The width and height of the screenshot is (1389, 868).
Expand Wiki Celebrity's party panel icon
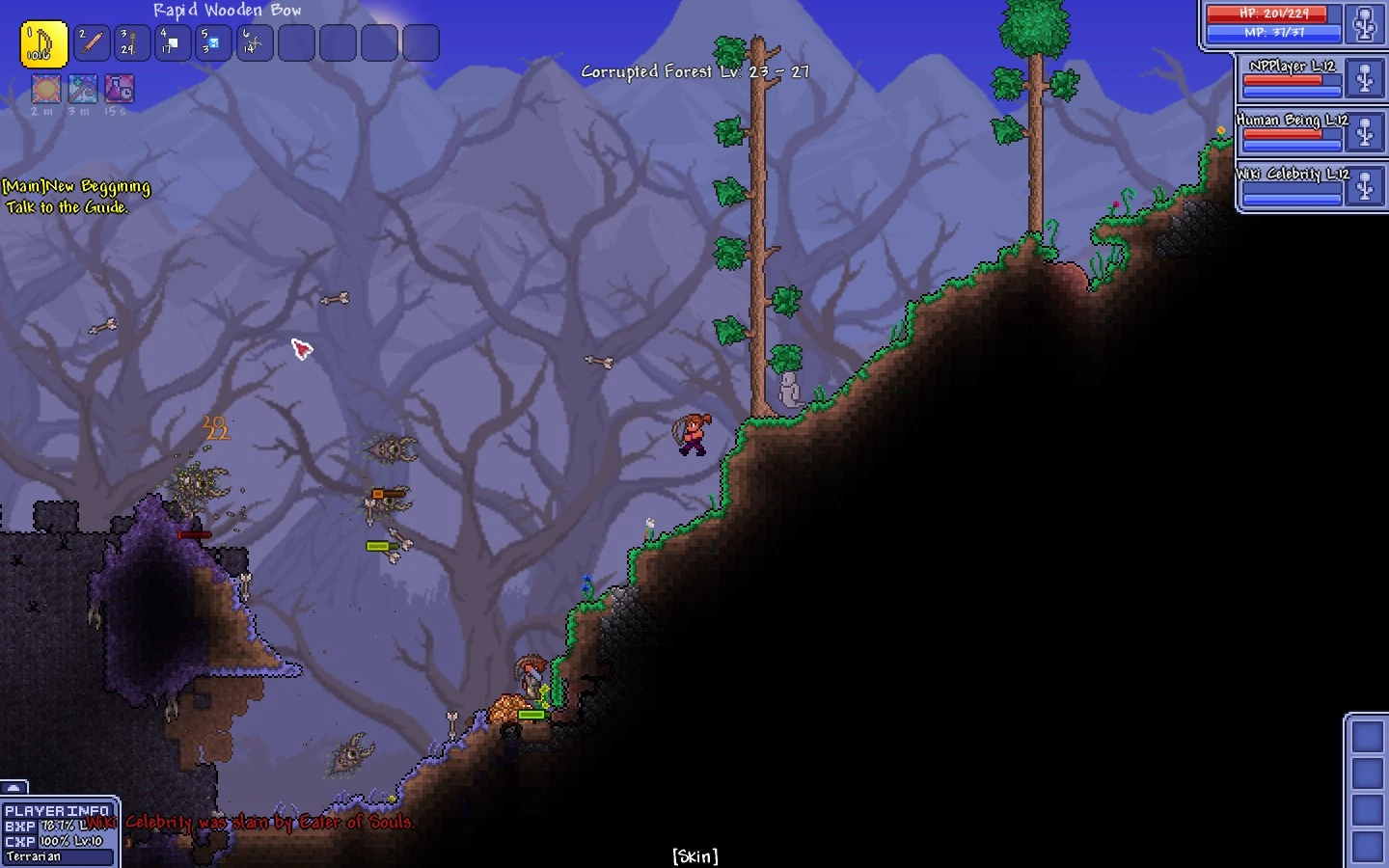pos(1364,181)
